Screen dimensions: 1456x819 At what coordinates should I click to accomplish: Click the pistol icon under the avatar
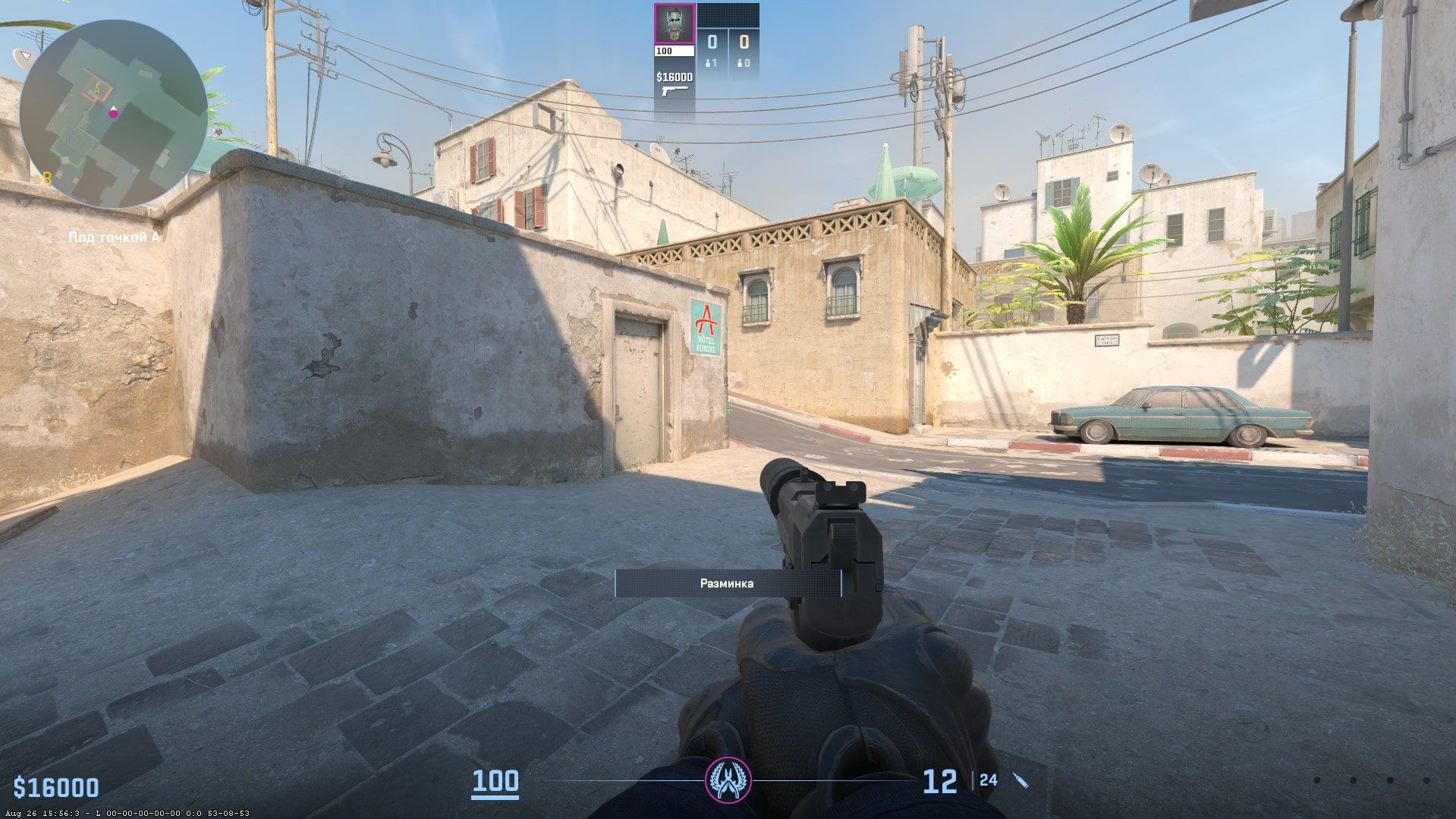tap(674, 92)
